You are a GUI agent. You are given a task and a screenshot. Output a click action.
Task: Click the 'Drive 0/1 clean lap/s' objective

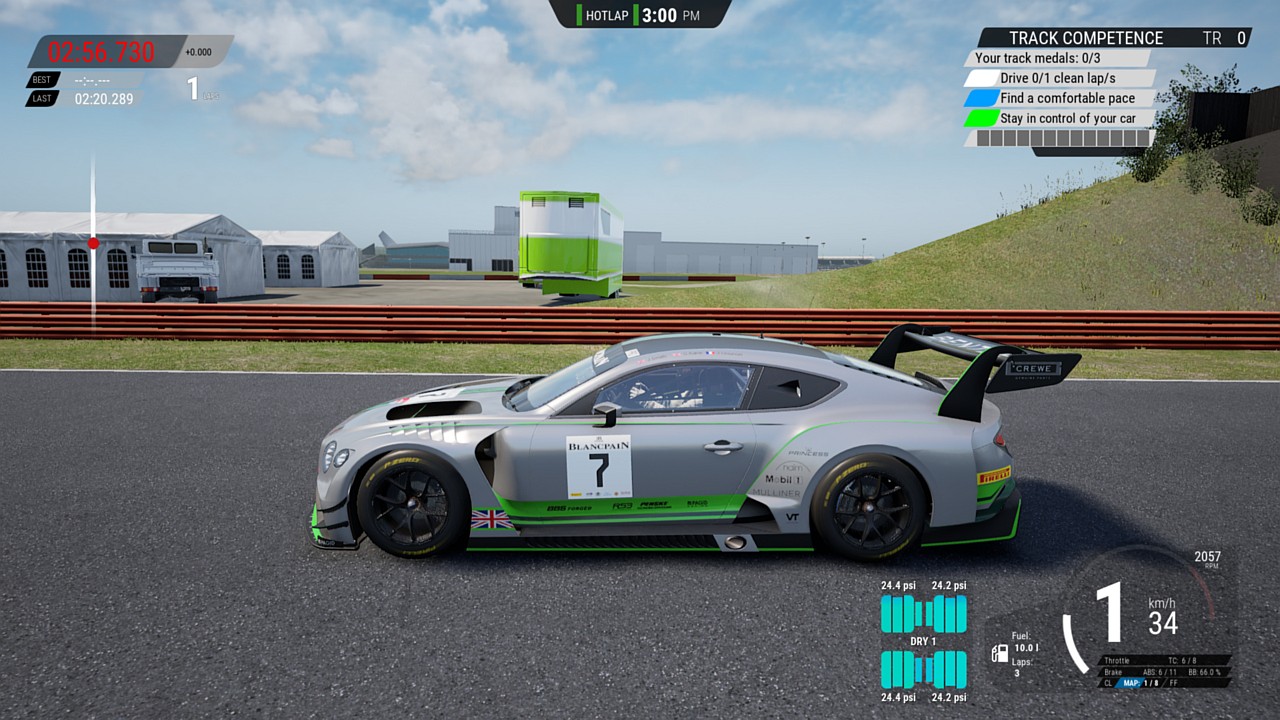(1058, 78)
